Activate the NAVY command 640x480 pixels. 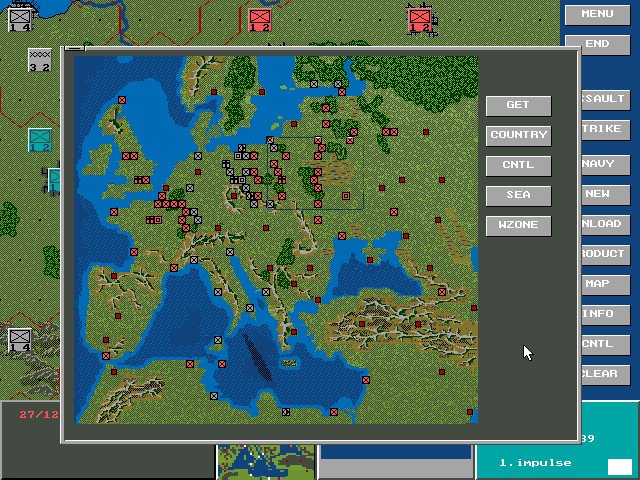click(x=605, y=164)
